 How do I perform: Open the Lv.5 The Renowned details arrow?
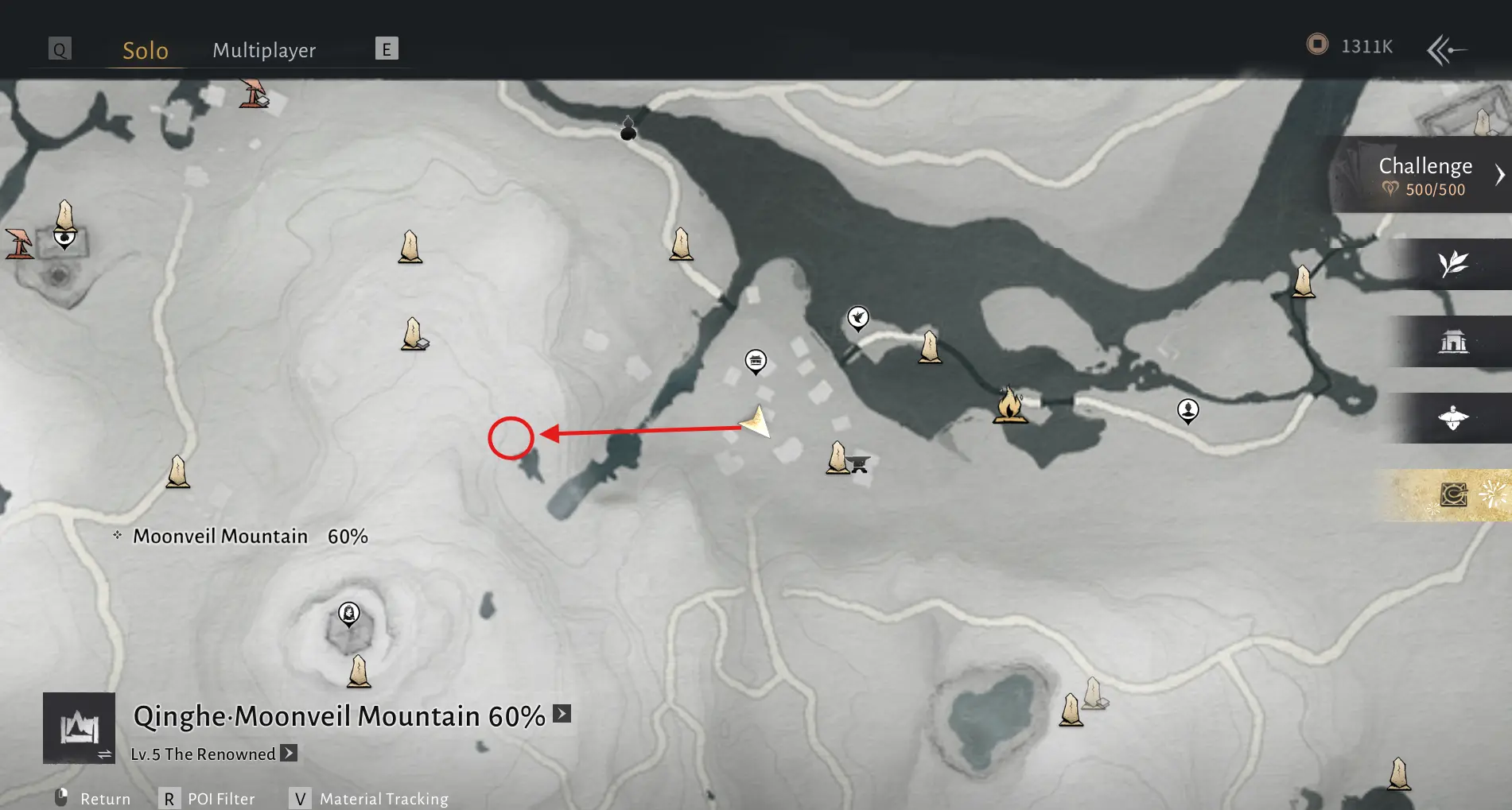(289, 753)
